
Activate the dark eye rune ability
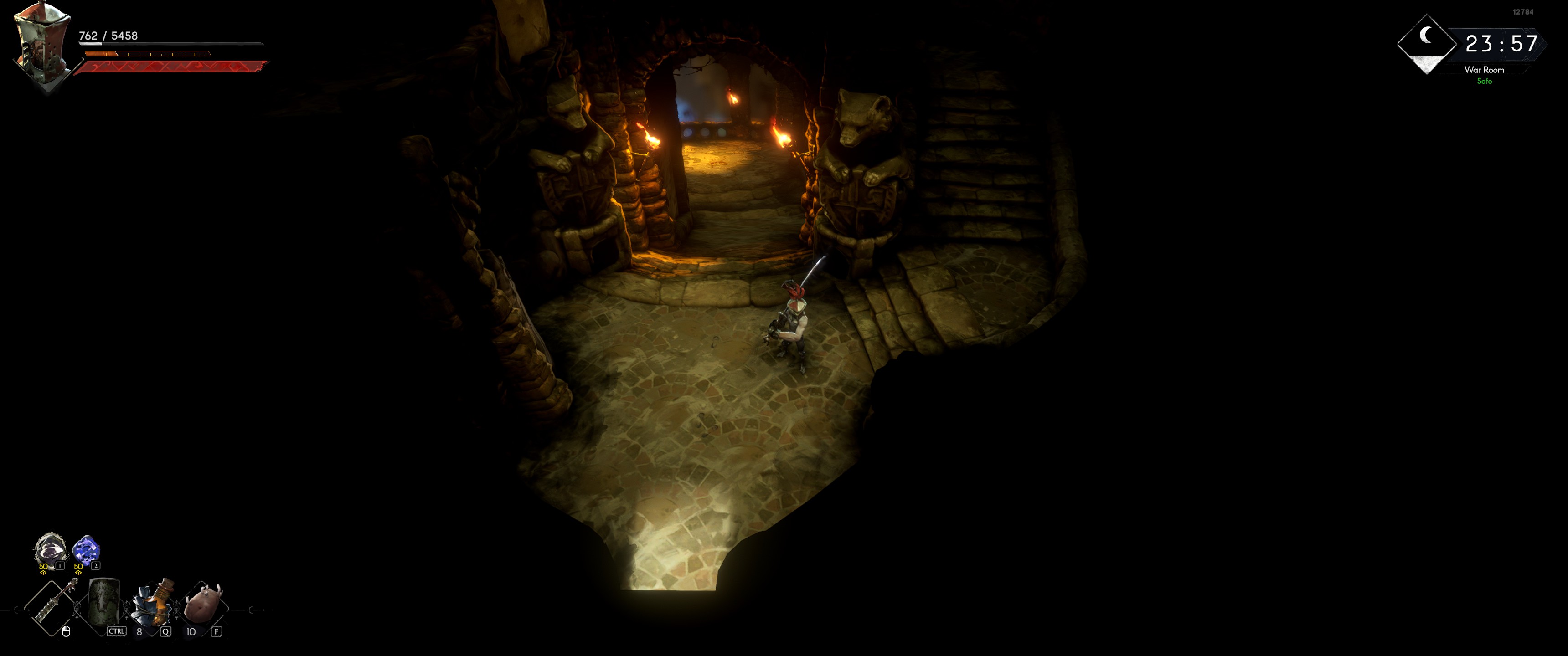click(50, 550)
